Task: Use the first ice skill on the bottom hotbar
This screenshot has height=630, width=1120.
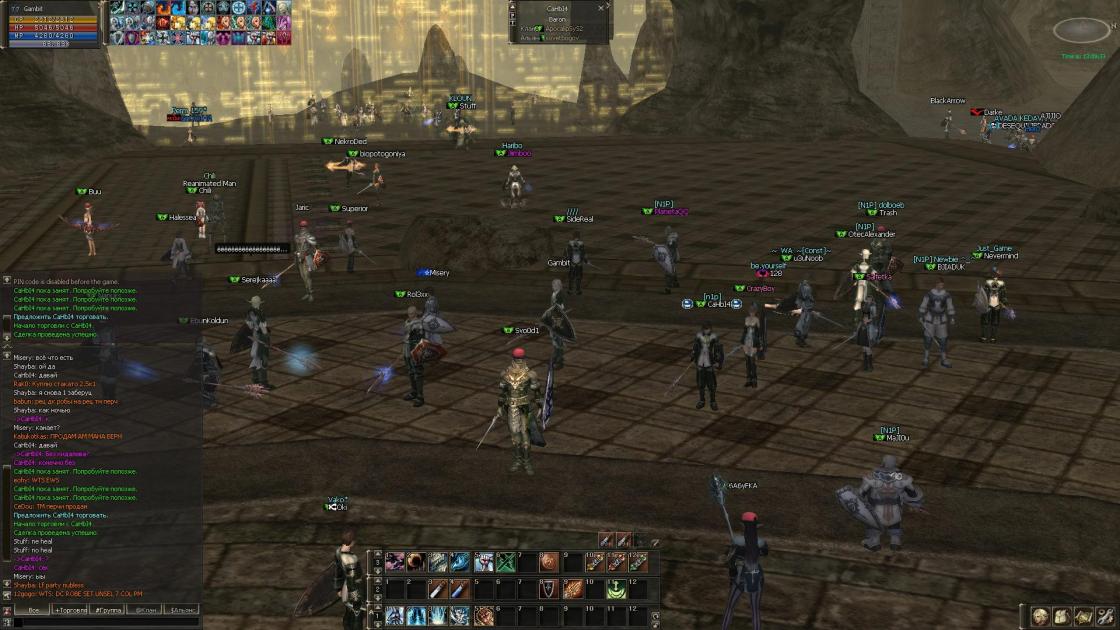Action: click(x=395, y=616)
